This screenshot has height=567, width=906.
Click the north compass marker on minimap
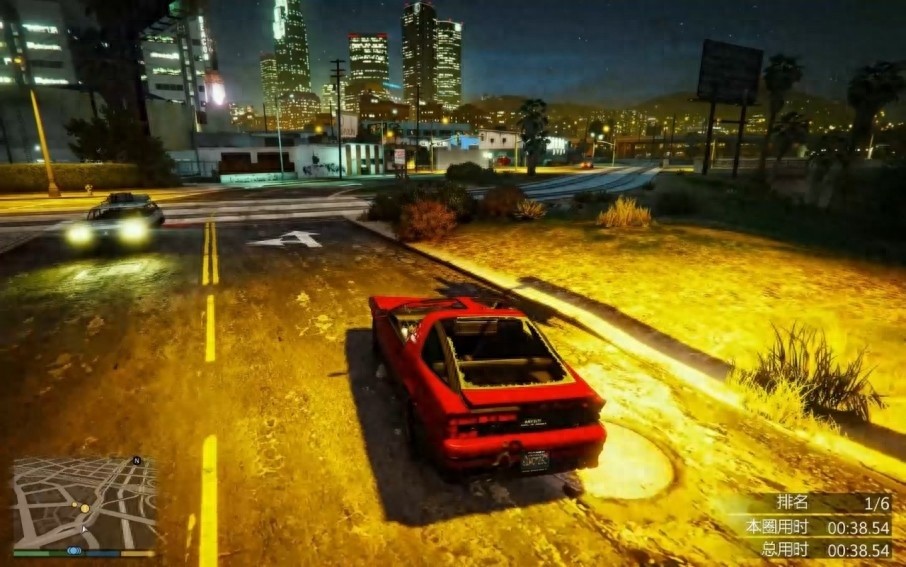point(136,461)
